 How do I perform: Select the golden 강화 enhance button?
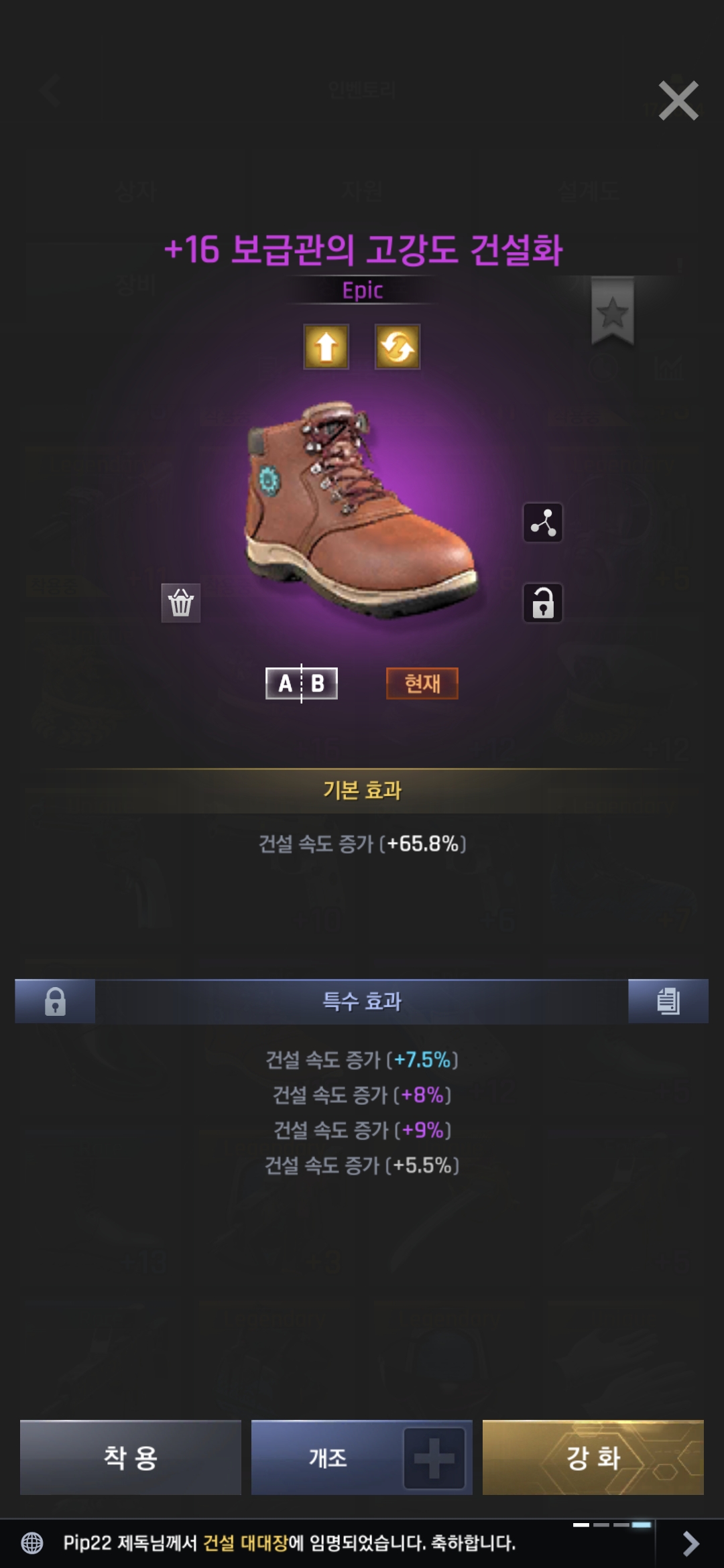pyautogui.click(x=593, y=1457)
